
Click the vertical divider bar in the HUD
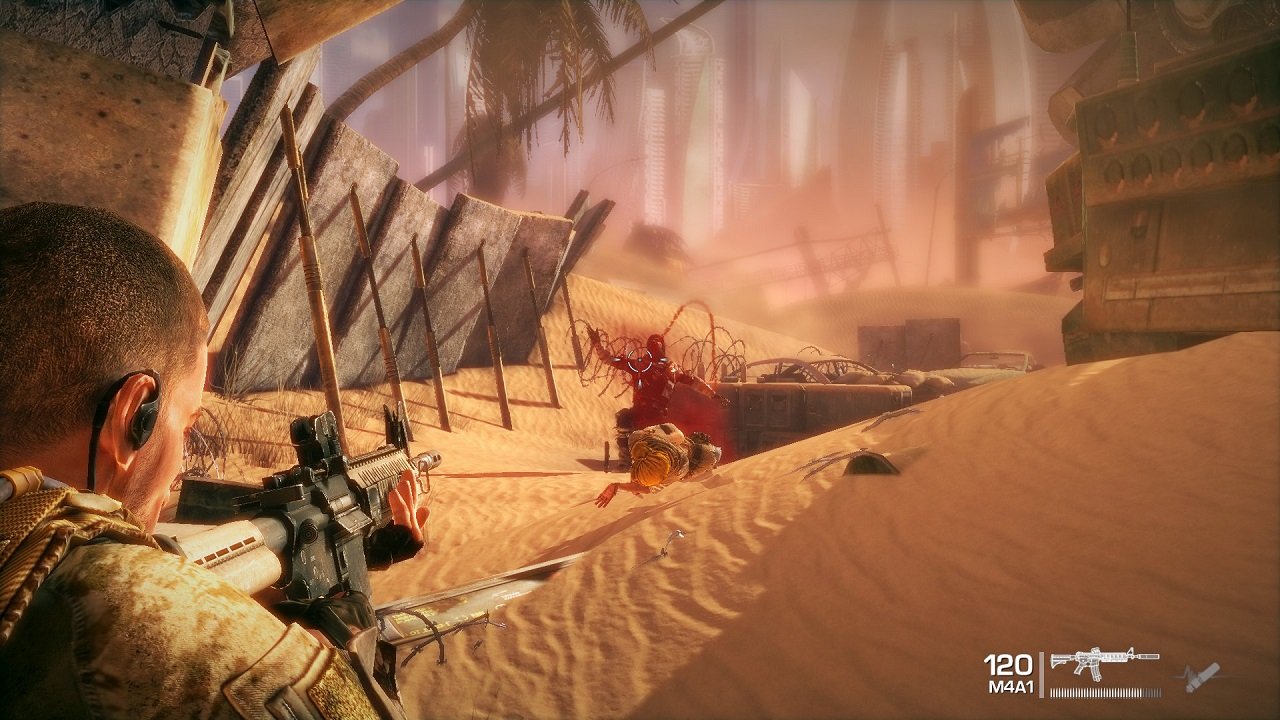point(1042,672)
